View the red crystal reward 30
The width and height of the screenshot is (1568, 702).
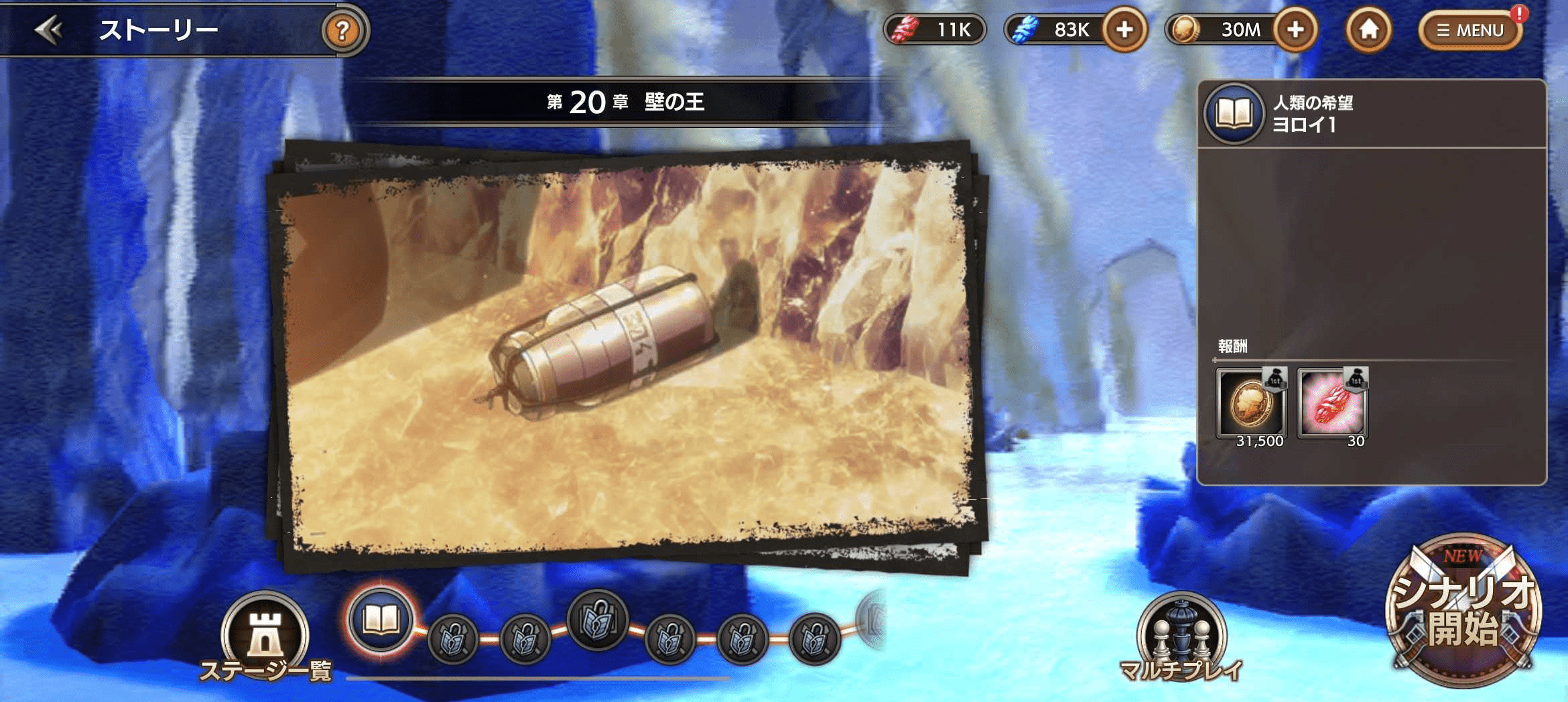click(1332, 404)
